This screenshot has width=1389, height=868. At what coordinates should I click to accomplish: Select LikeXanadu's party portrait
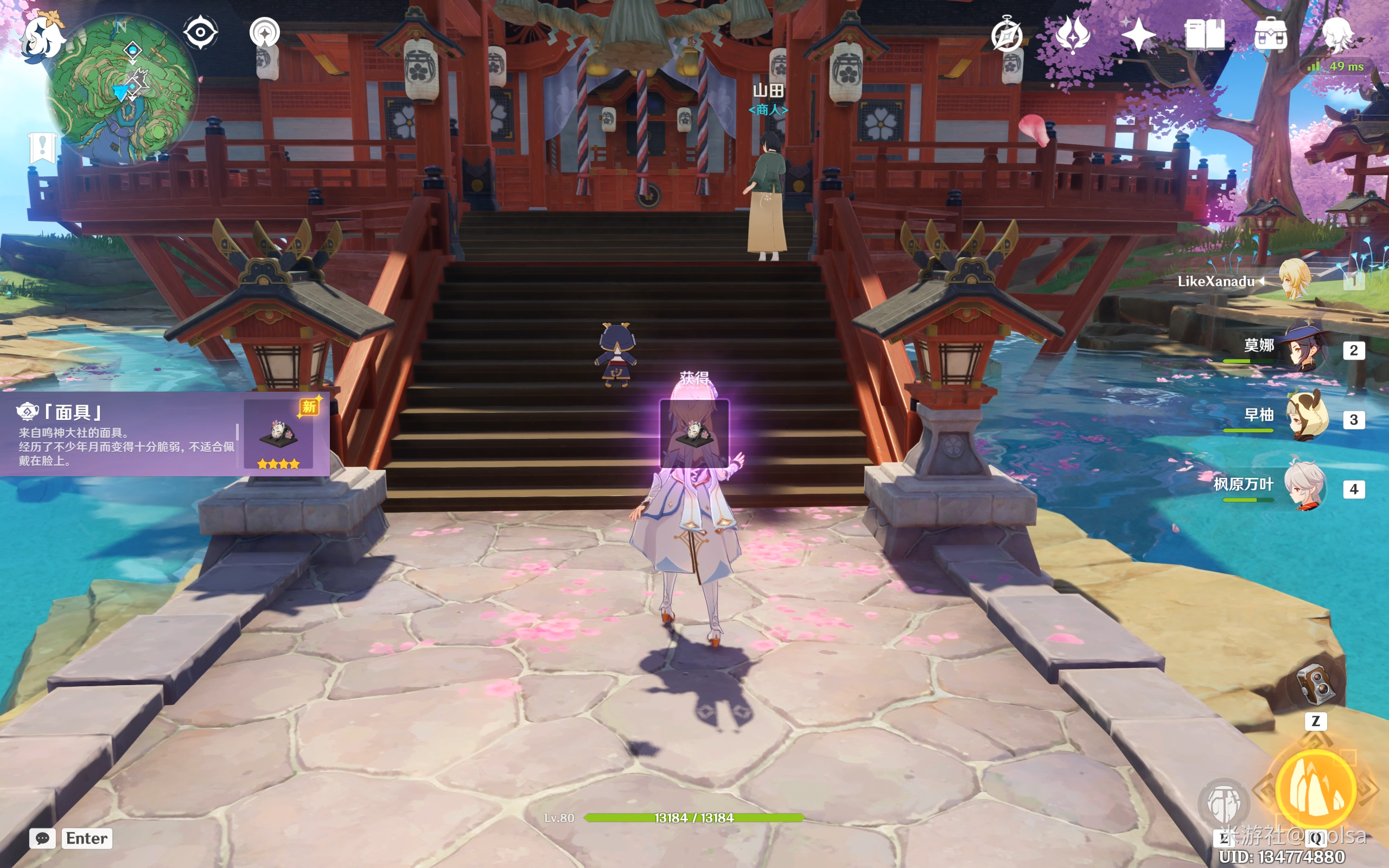click(x=1295, y=280)
